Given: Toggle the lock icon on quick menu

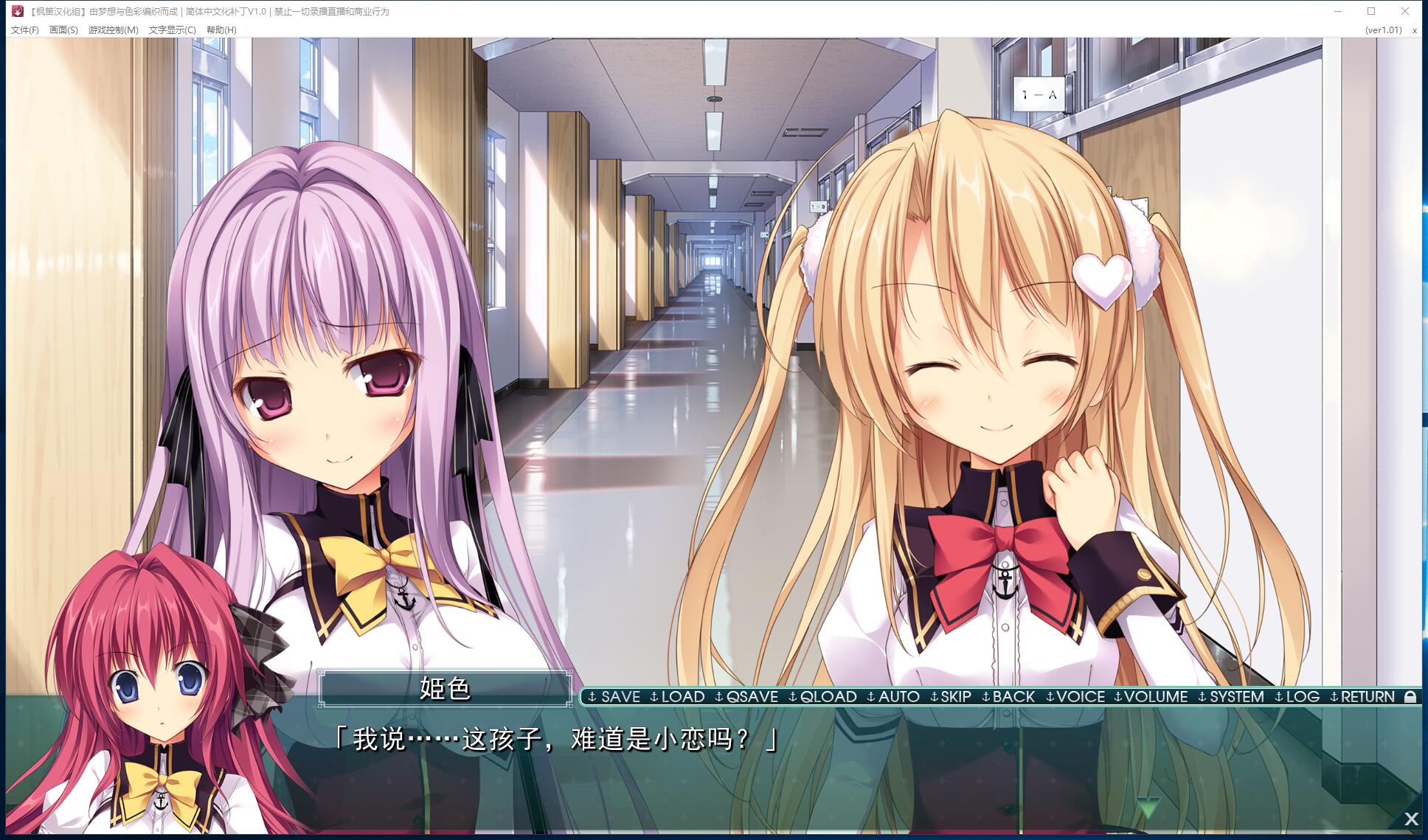Looking at the screenshot, I should [1410, 697].
